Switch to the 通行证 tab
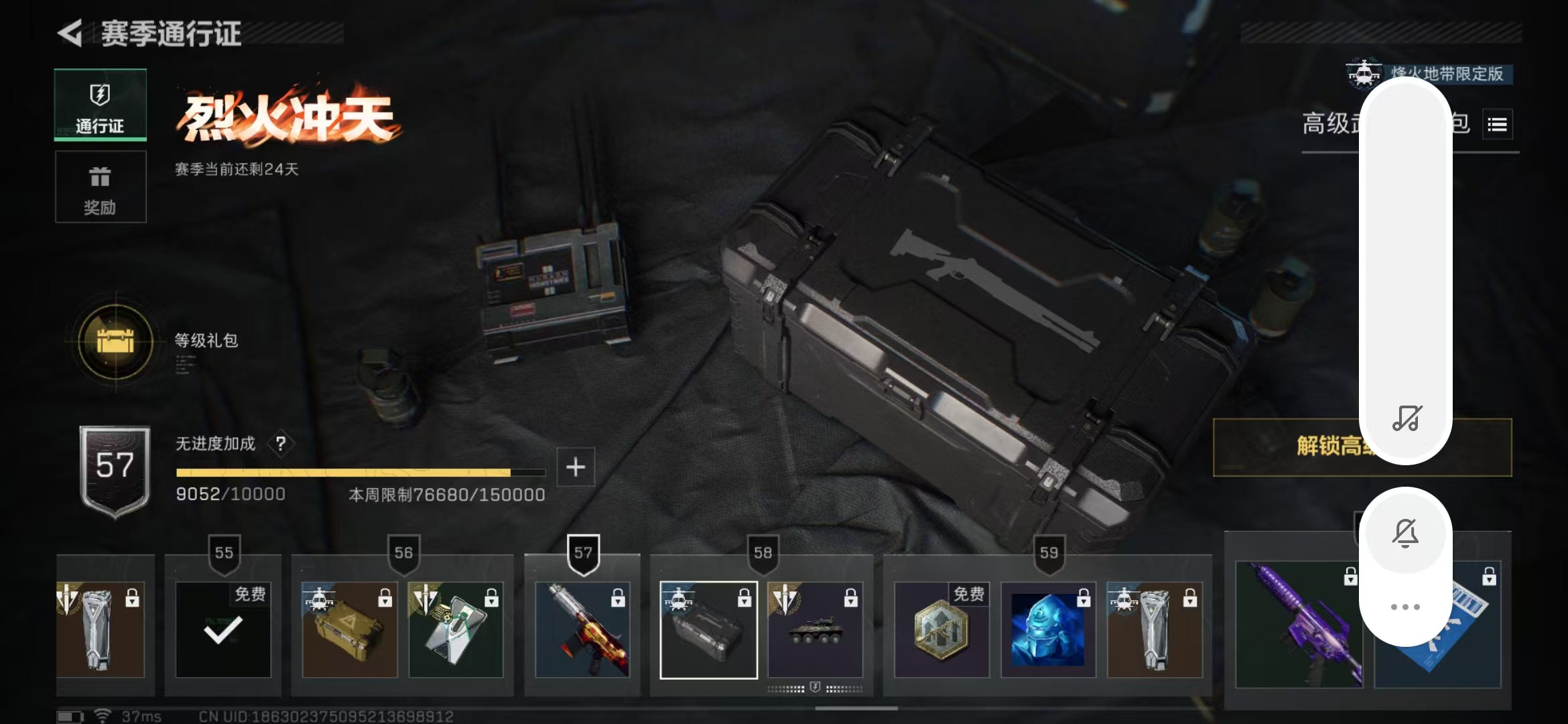This screenshot has height=724, width=1568. tap(101, 105)
